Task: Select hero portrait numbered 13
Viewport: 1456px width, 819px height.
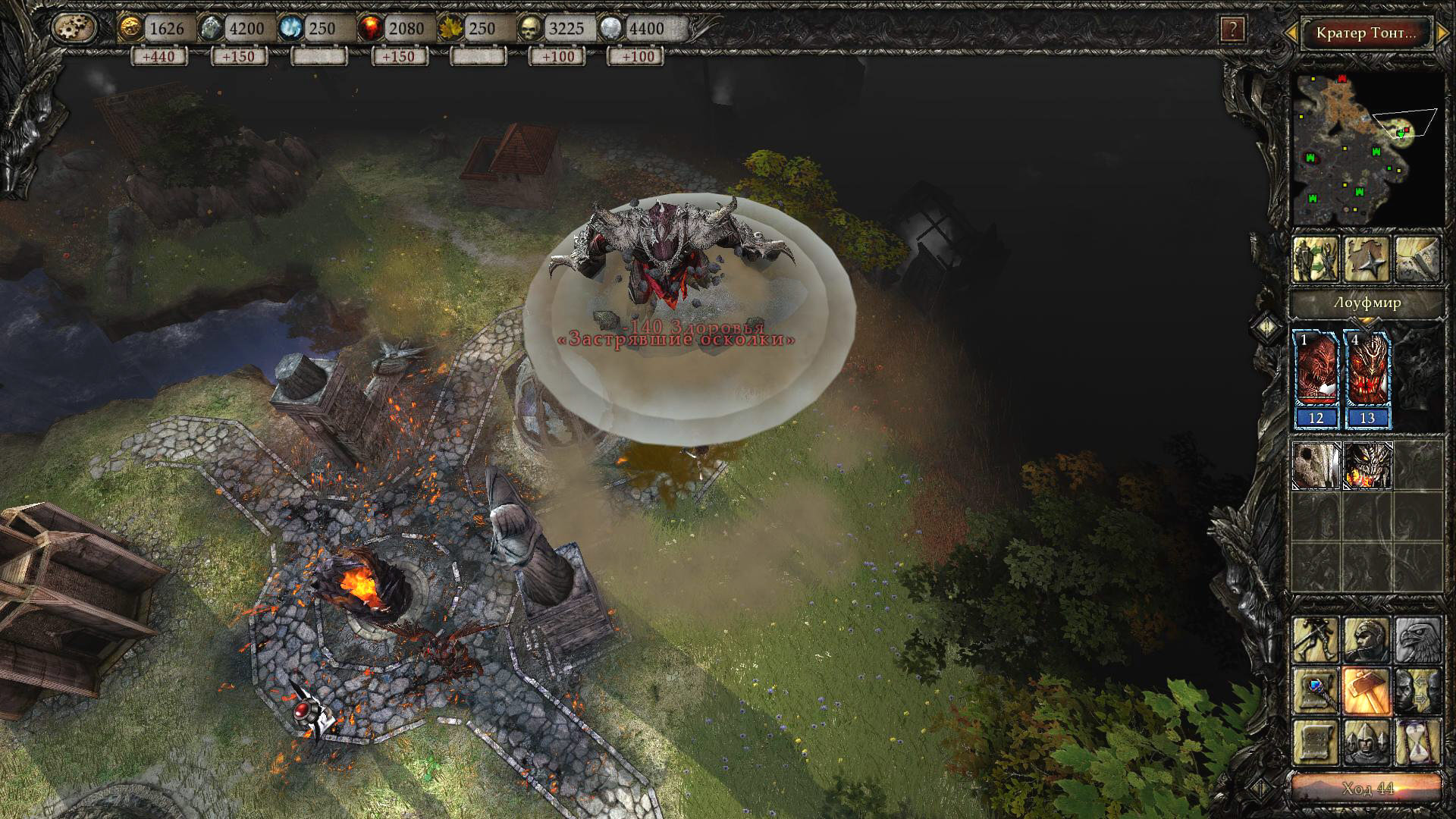Action: (1367, 377)
